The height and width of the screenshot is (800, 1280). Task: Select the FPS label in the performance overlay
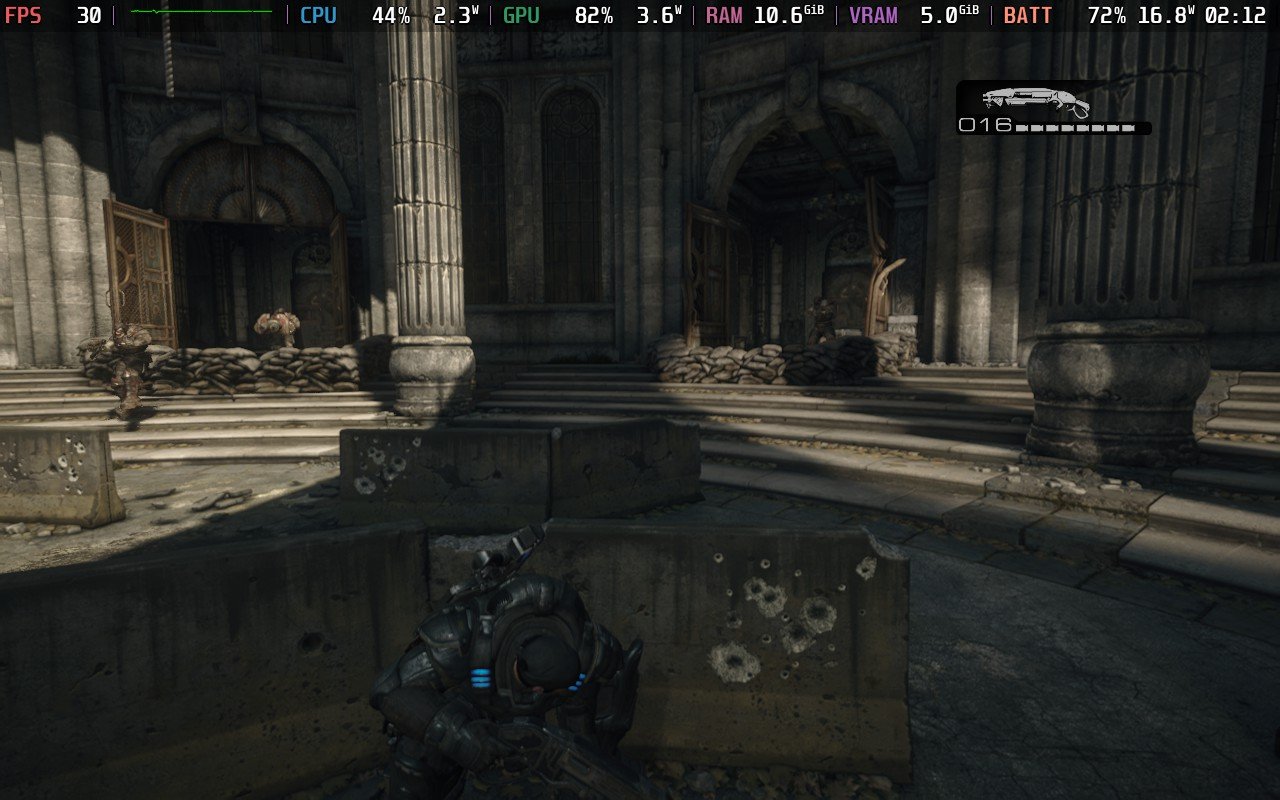point(22,15)
